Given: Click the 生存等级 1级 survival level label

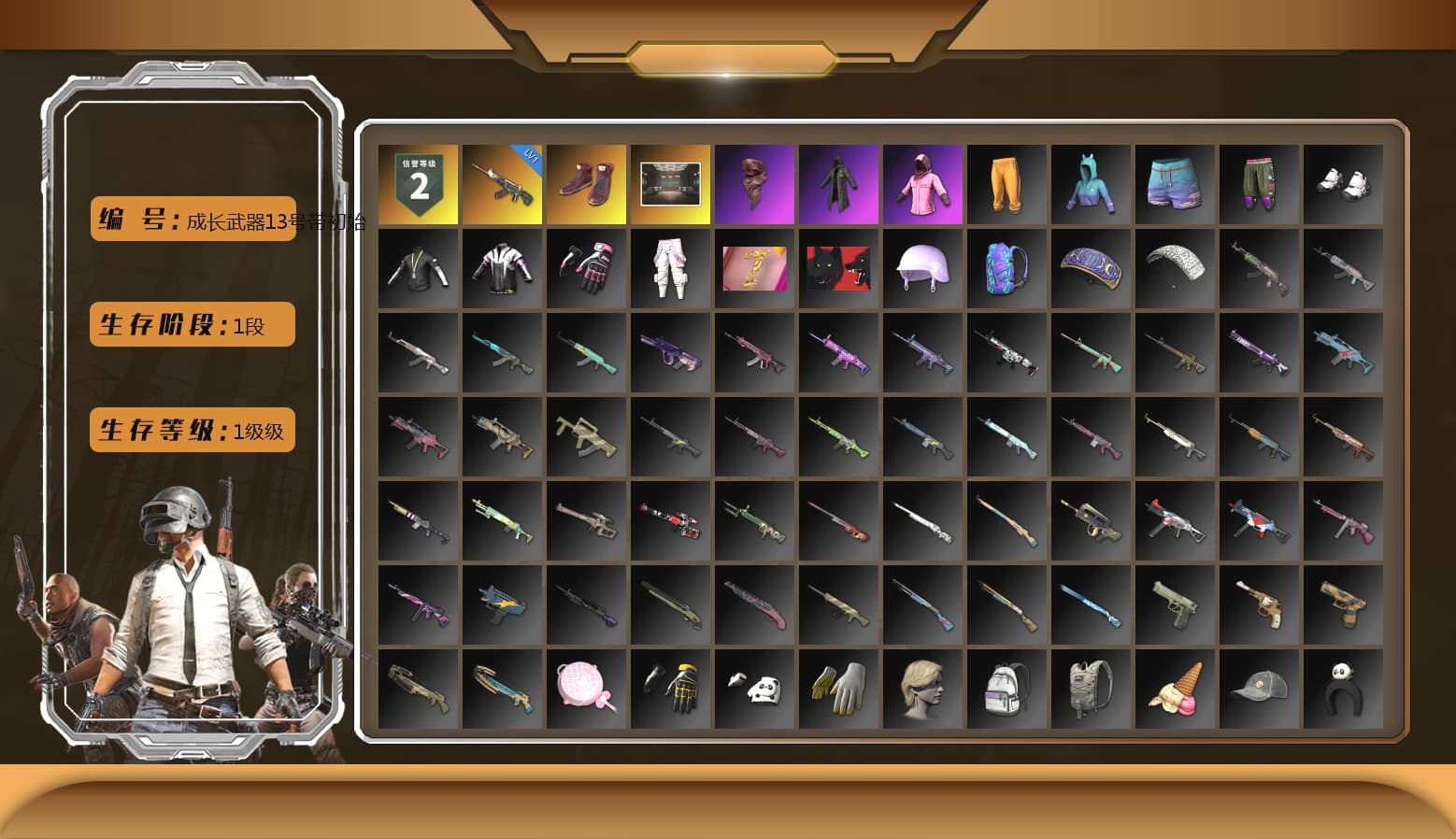Looking at the screenshot, I should coord(190,430).
